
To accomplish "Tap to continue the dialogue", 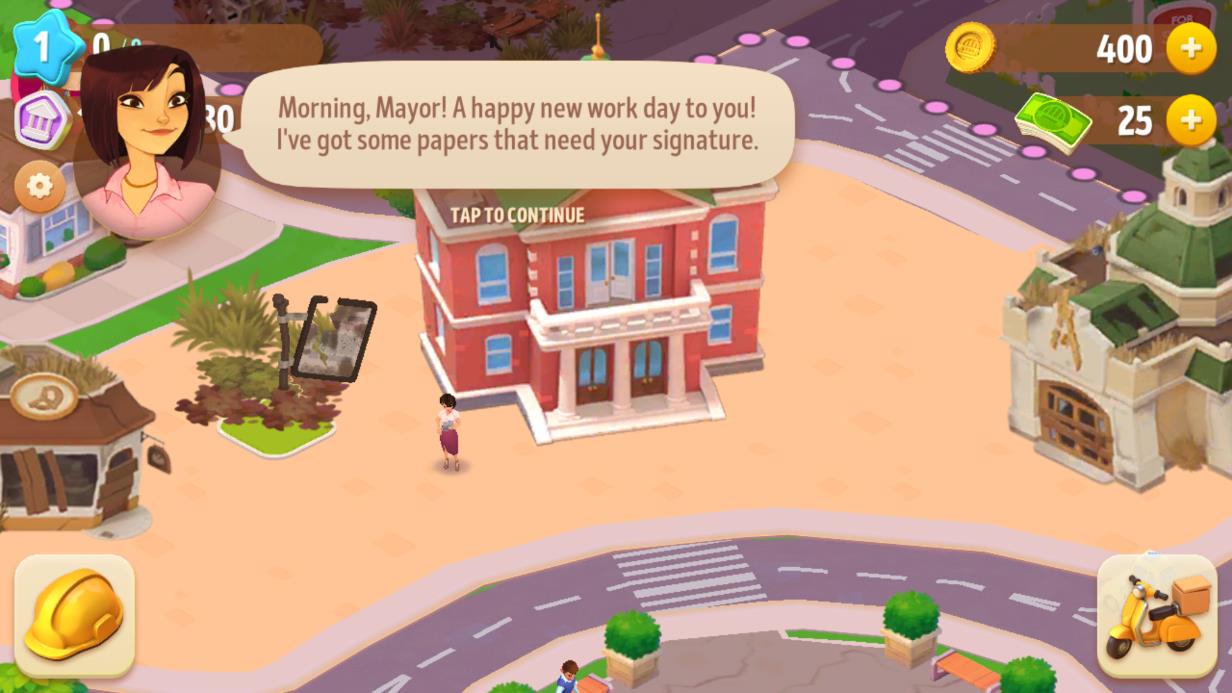I will click(x=517, y=215).
